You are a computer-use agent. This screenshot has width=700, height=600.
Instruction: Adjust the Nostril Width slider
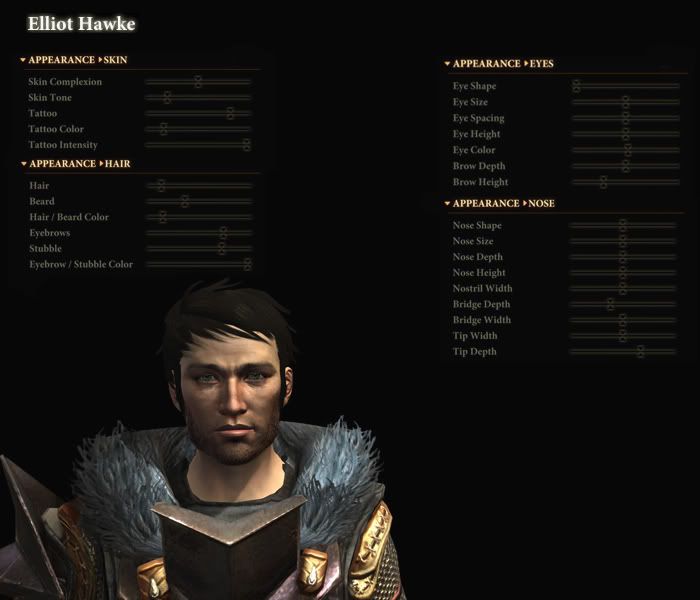[622, 289]
